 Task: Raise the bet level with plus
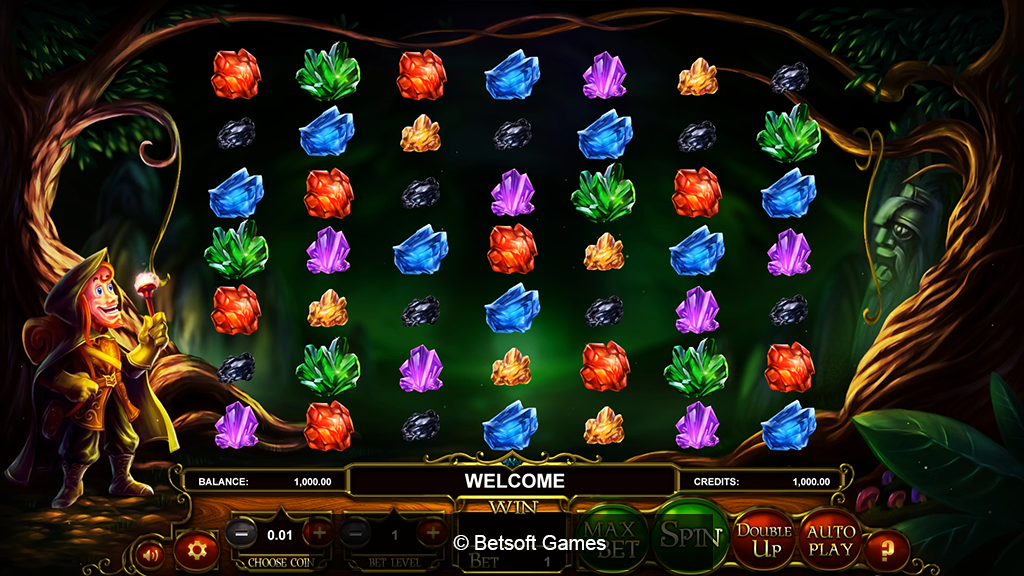(x=432, y=533)
